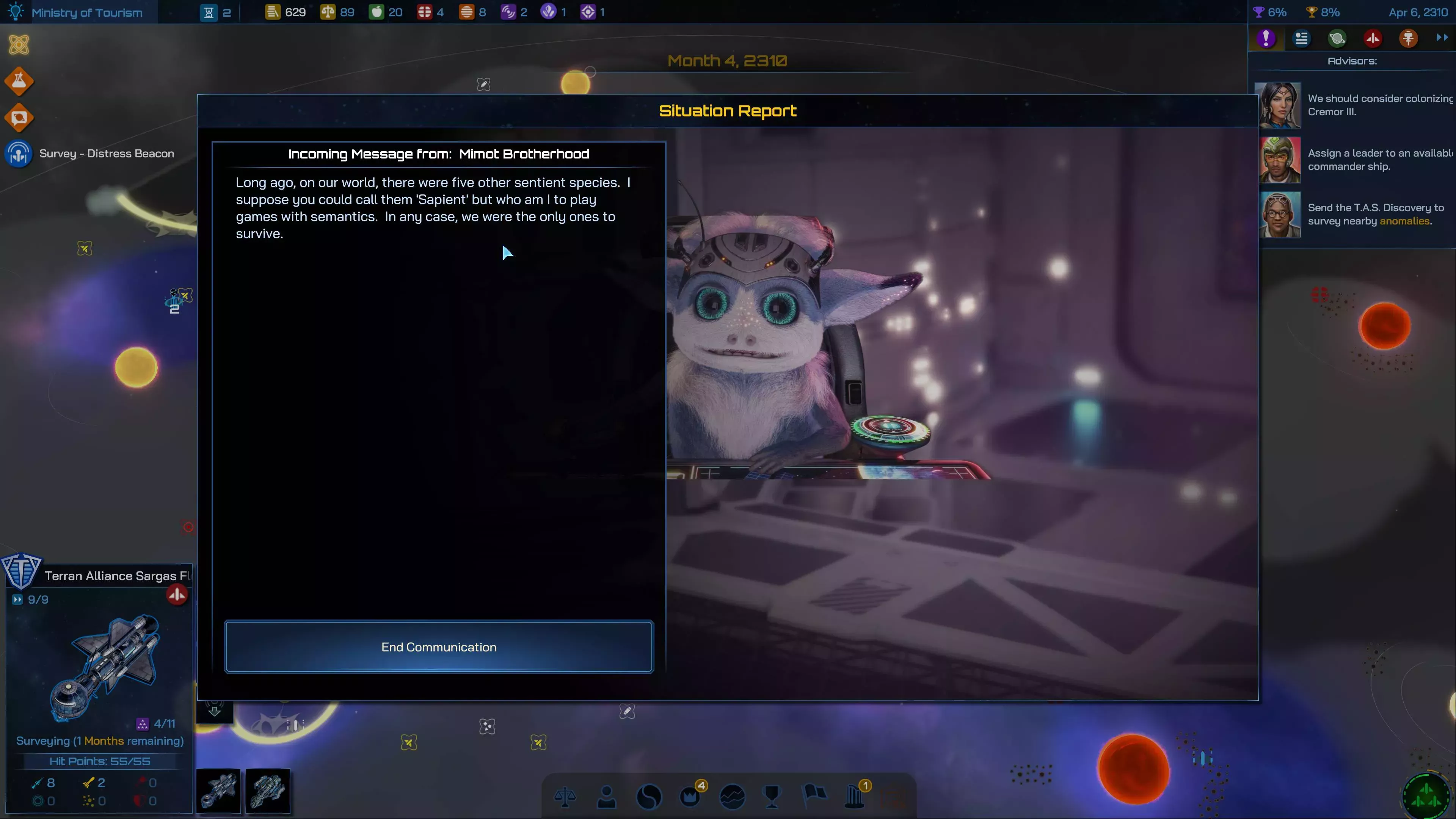End communication with the Mimot Brotherhood
Screen dimensions: 1456x819
439,646
